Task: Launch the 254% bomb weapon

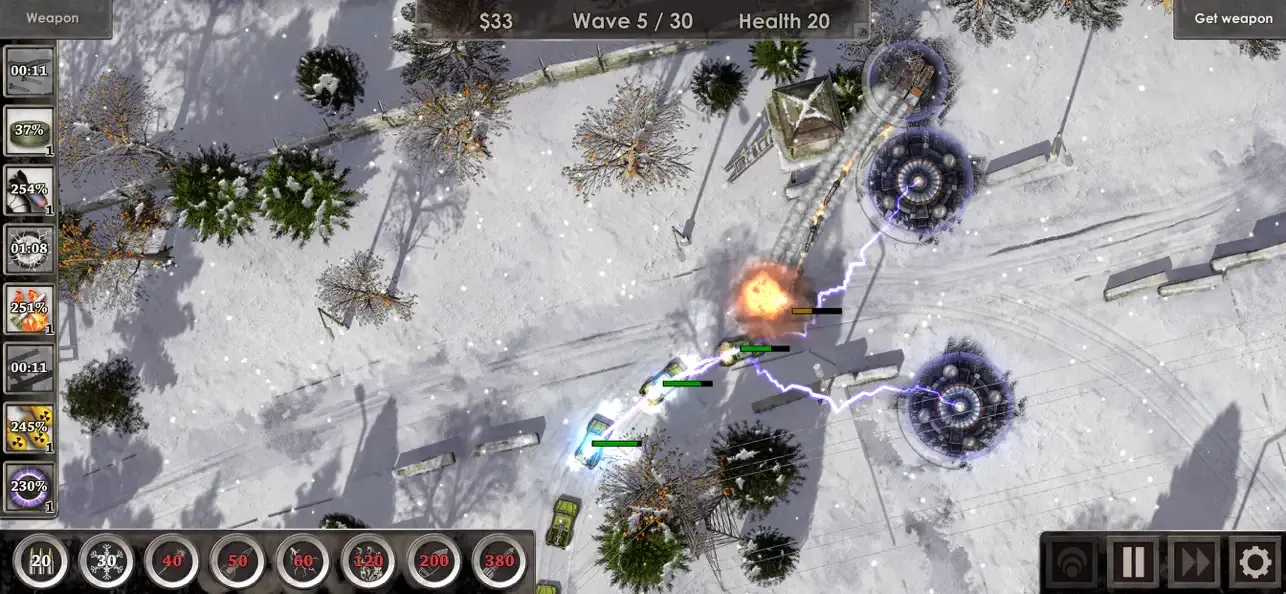Action: [29, 190]
